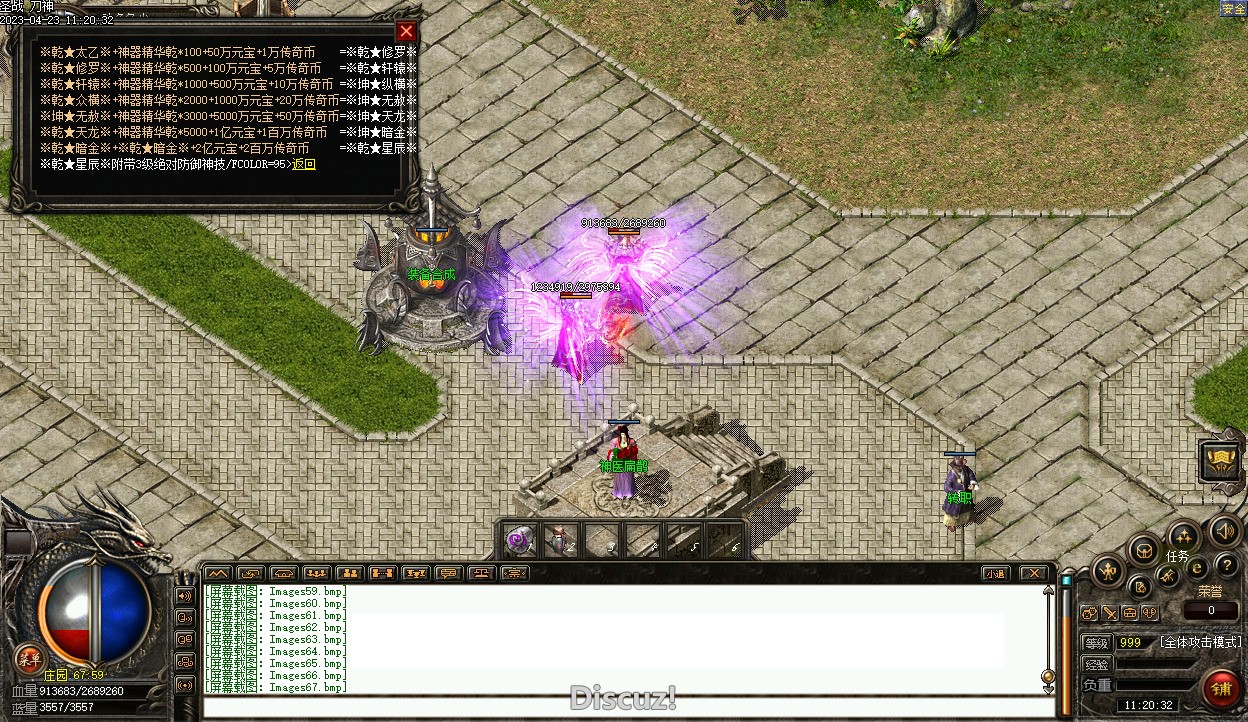Select the mountain icon chat toolbar button

pos(217,573)
